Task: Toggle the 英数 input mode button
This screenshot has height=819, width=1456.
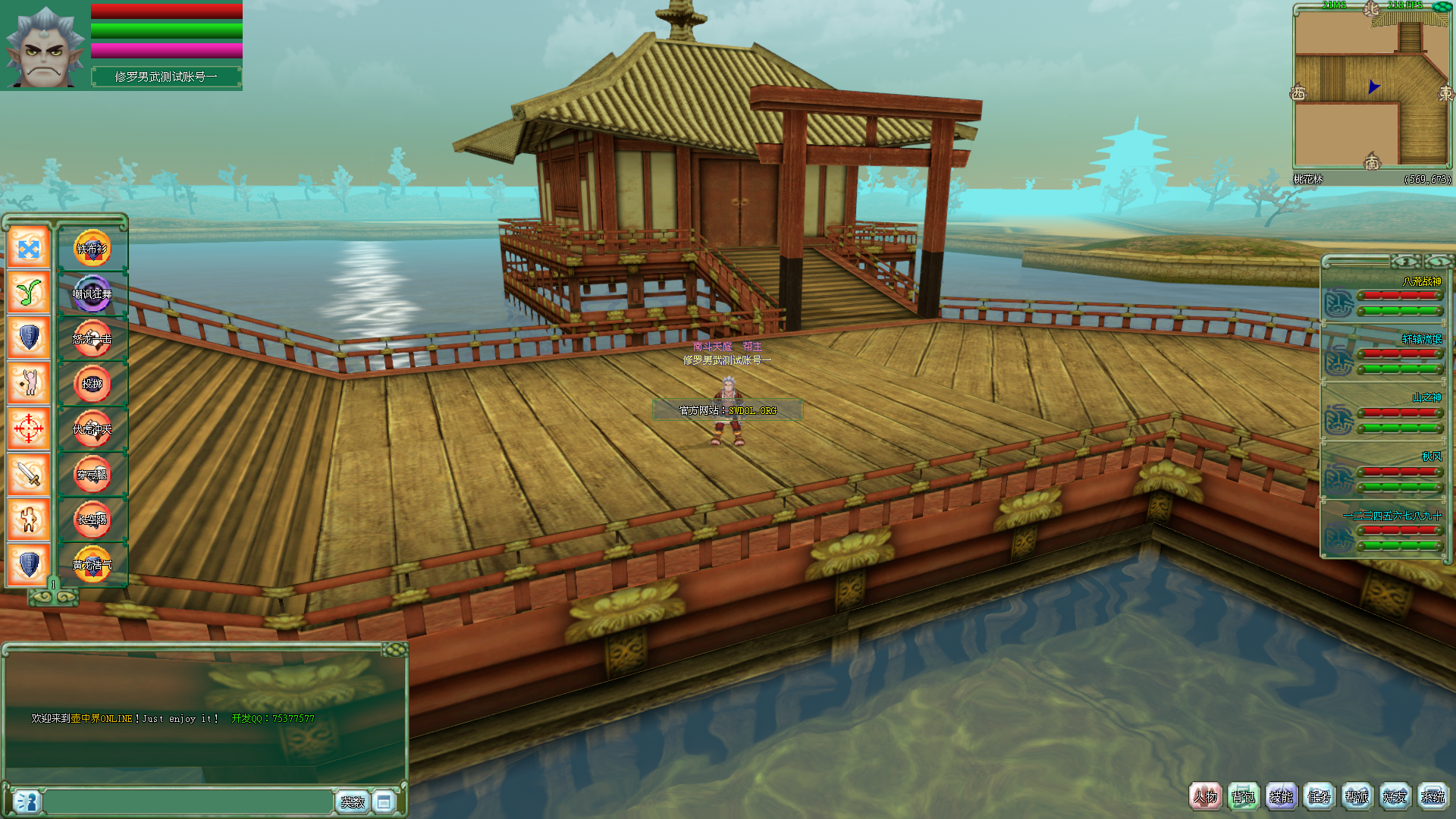Action: 353,802
